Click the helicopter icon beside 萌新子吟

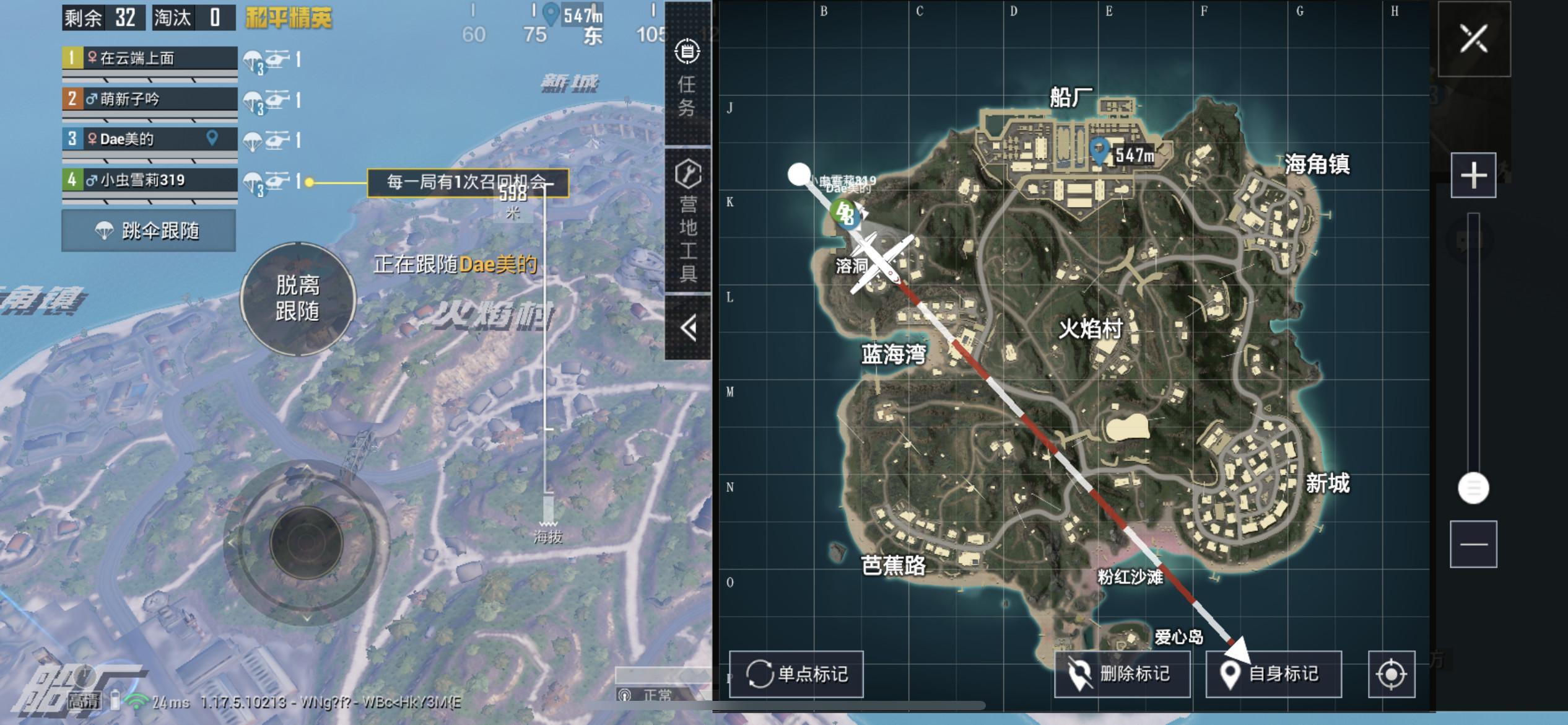click(277, 99)
